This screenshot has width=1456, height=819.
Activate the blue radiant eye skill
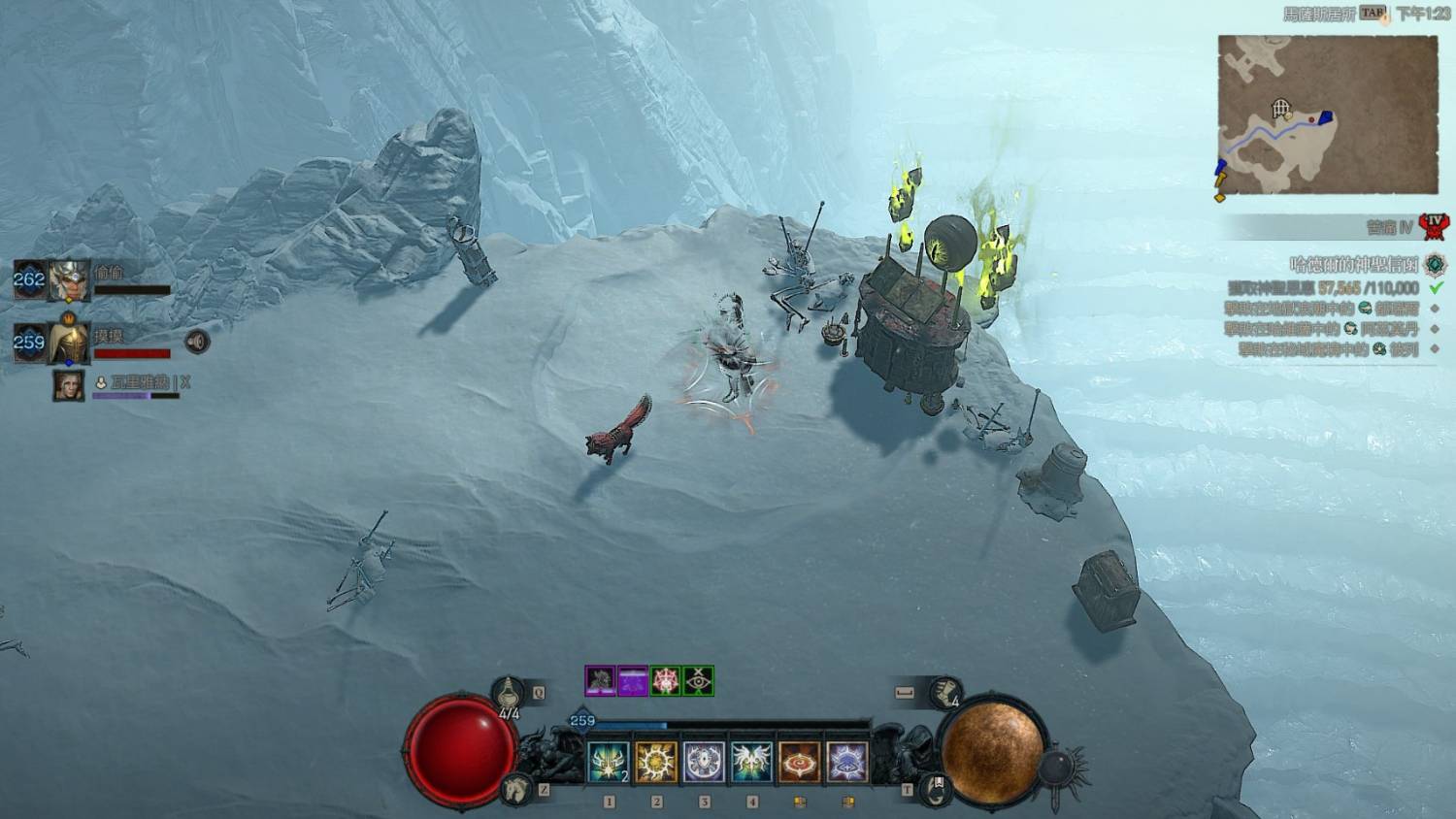846,763
